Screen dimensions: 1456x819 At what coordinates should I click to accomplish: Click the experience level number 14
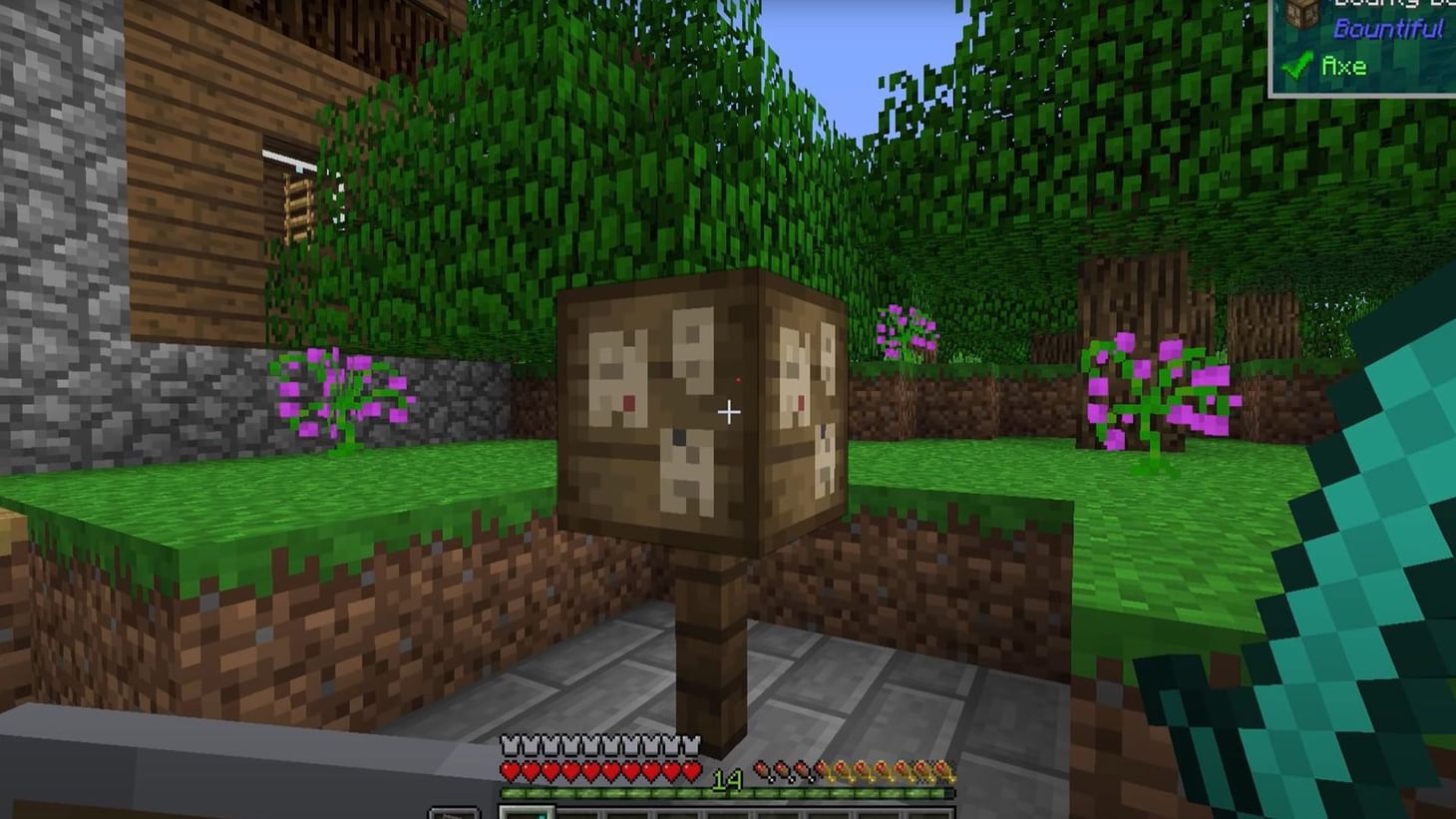tap(726, 778)
